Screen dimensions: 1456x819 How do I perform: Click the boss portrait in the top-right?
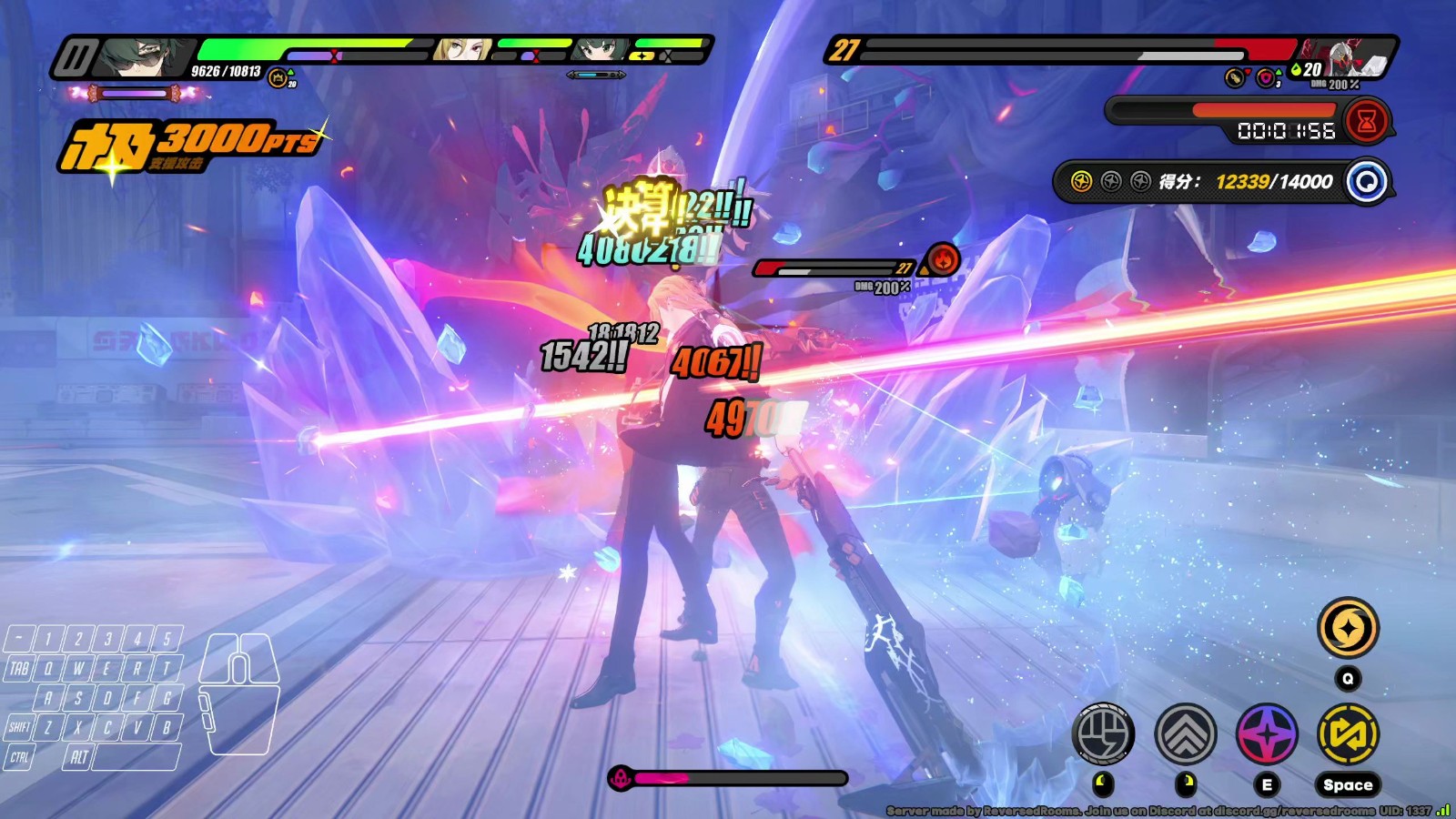pos(1347,58)
